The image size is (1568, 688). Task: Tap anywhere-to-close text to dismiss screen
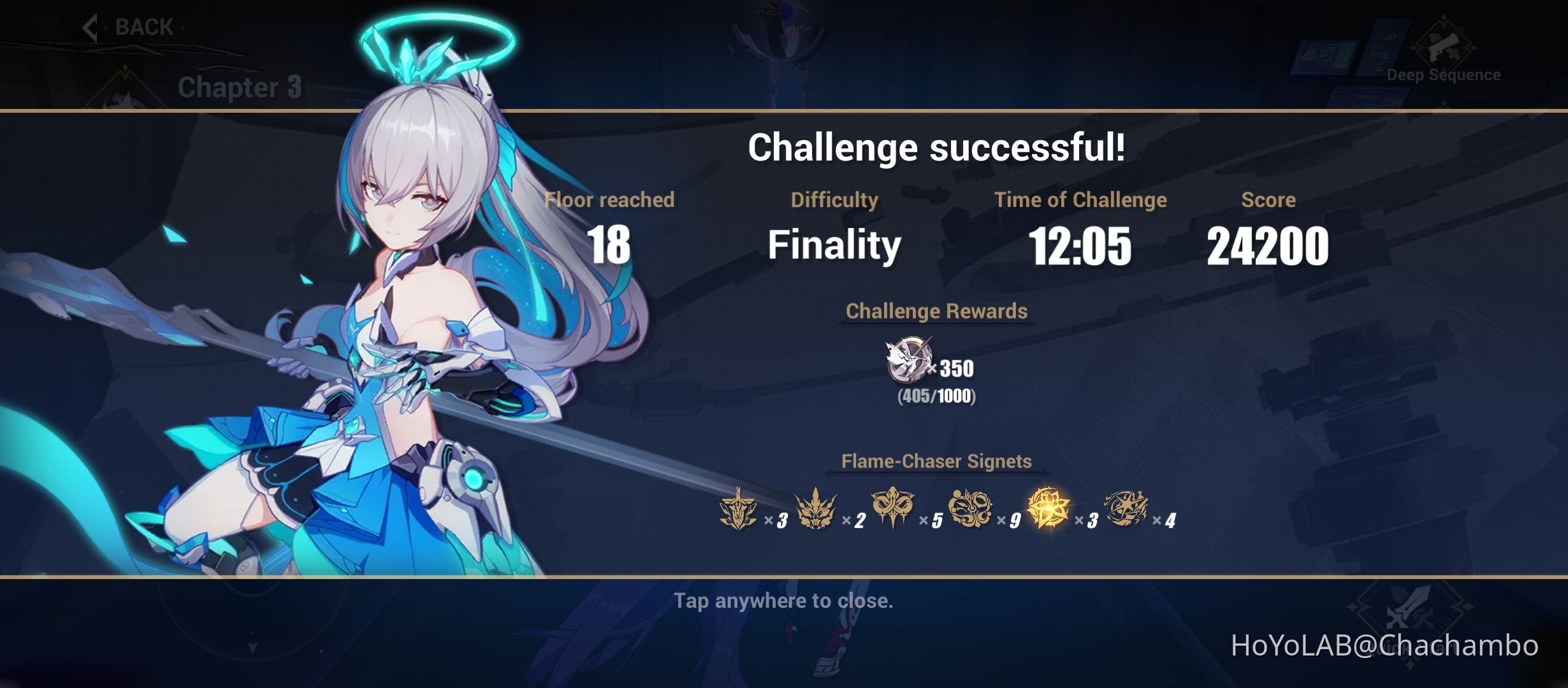[784, 600]
